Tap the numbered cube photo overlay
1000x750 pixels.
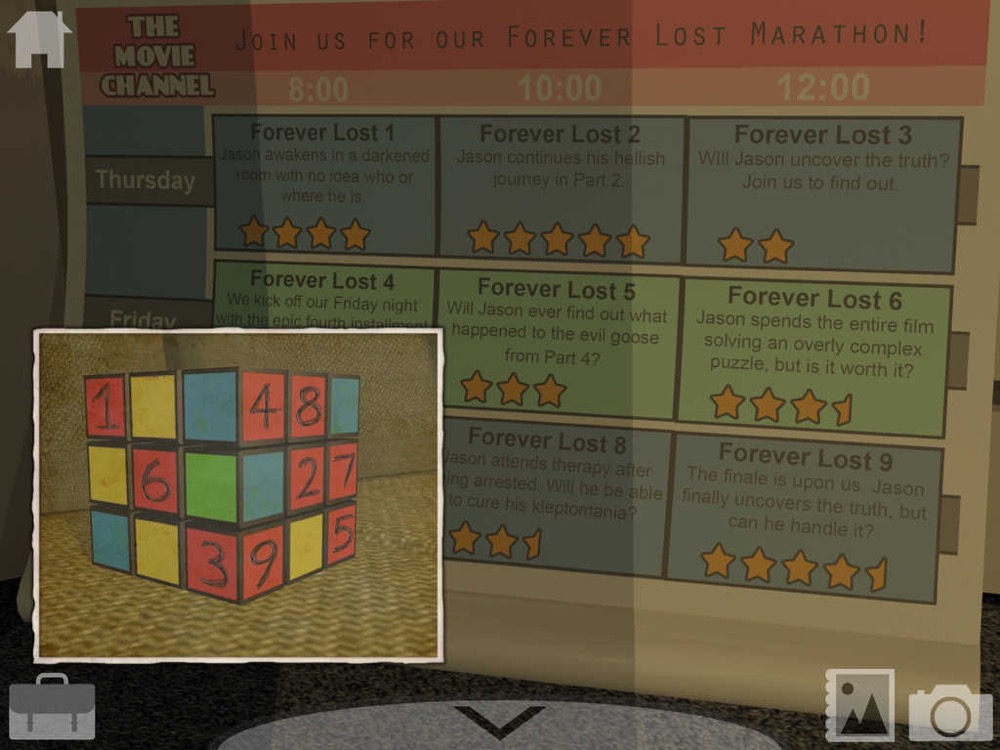[x=238, y=495]
